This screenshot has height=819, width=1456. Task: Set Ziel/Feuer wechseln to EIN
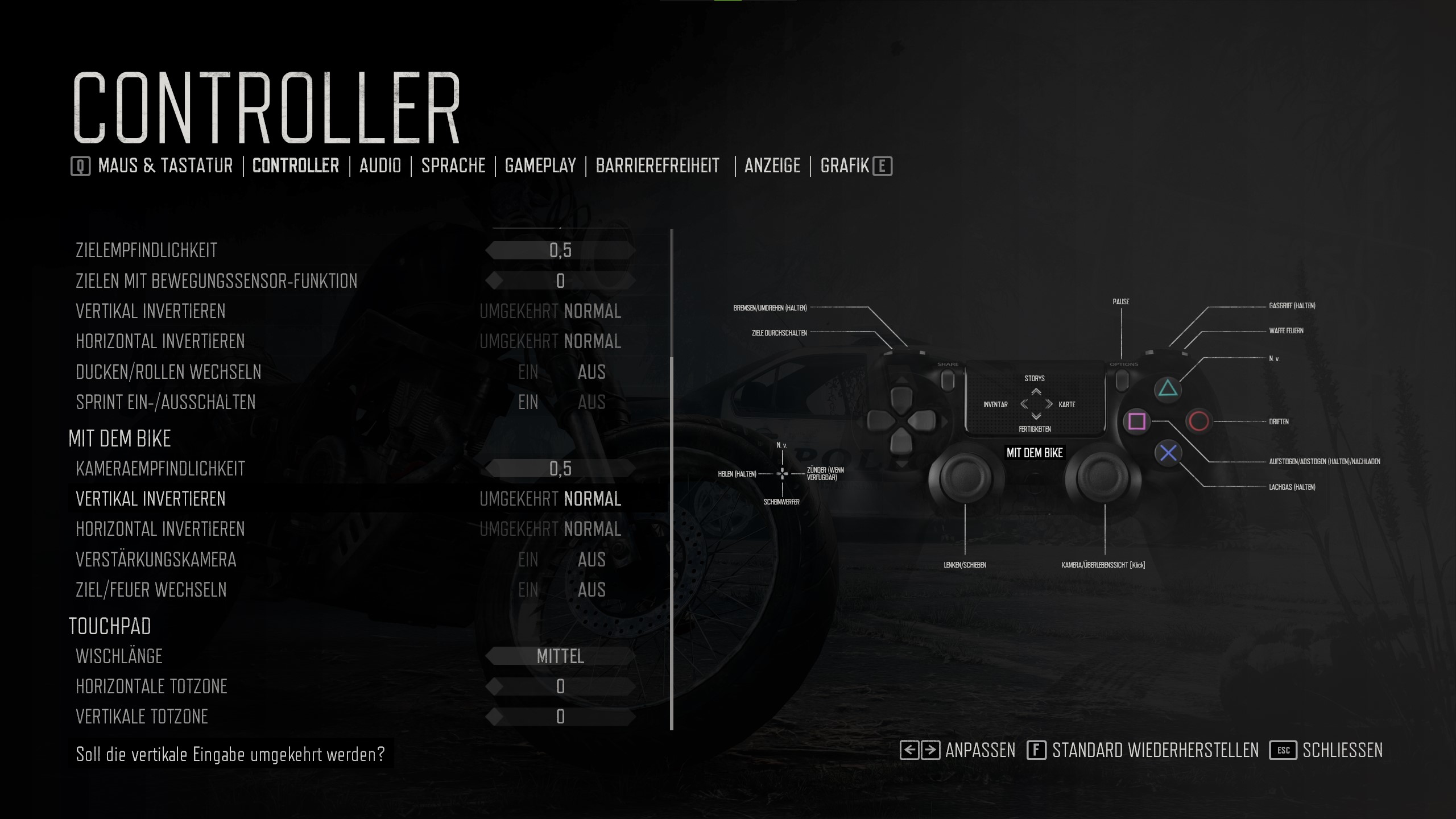pos(528,590)
